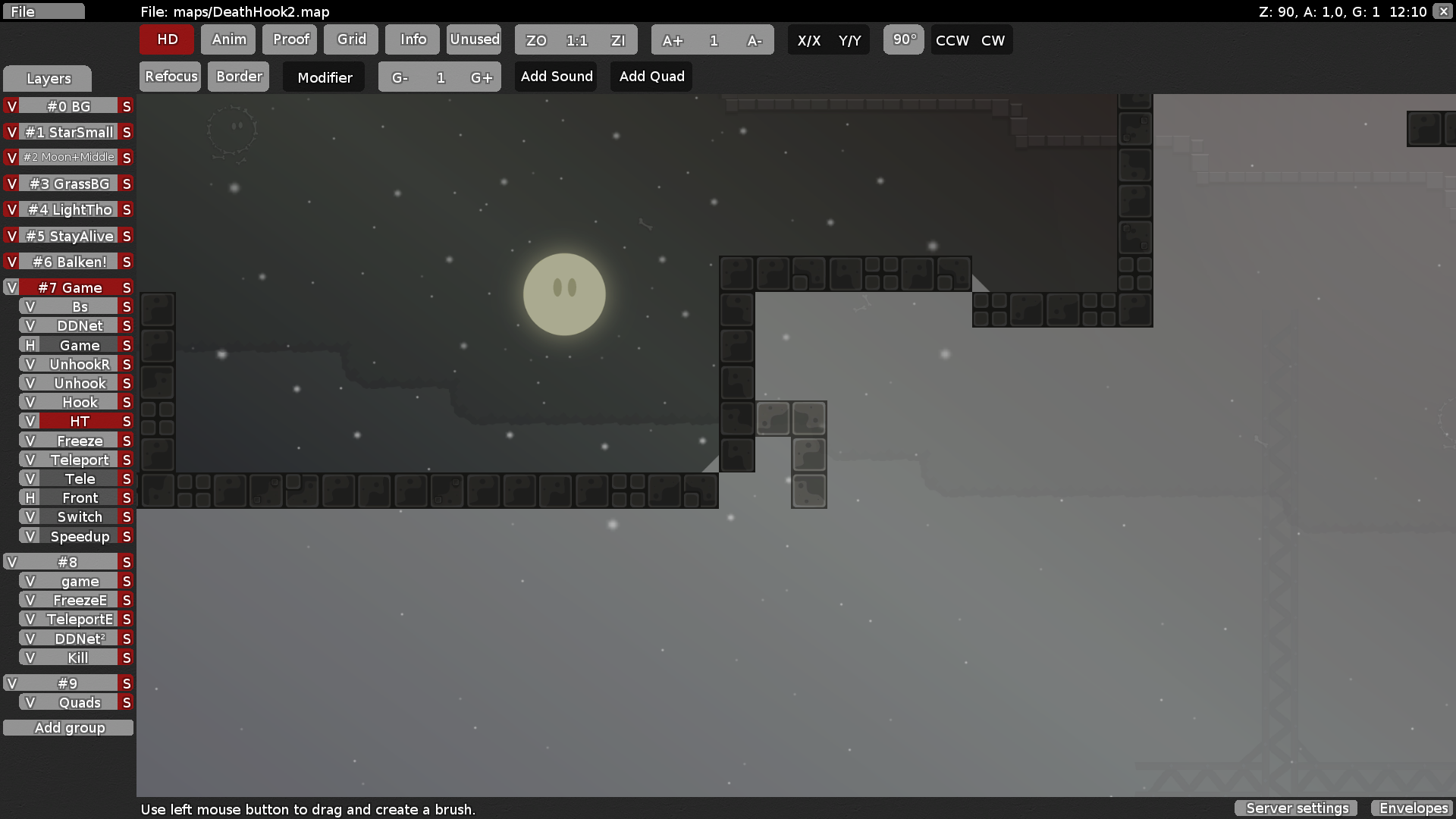Zoom in using the ZI control
The image size is (1456, 819).
618,40
